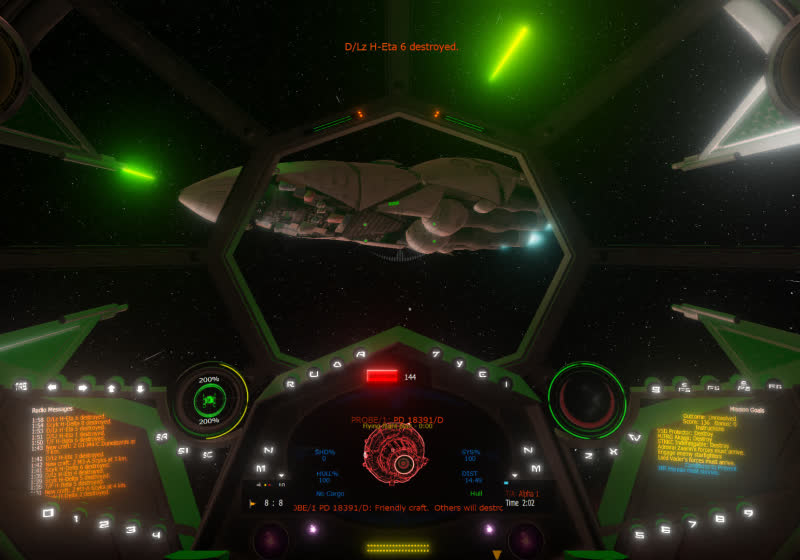The width and height of the screenshot is (800, 560).
Task: Click the right arrow cockpit button
Action: (x=82, y=387)
